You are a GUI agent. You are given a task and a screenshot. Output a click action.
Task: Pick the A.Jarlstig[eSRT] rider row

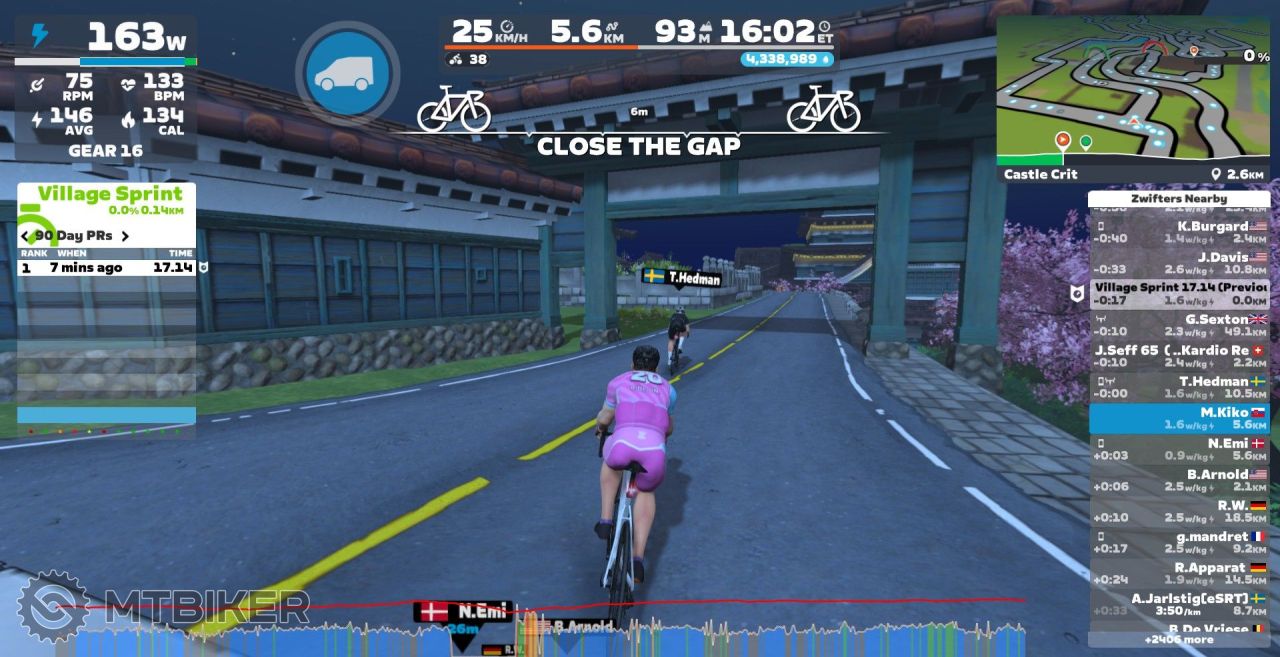pyautogui.click(x=1179, y=604)
